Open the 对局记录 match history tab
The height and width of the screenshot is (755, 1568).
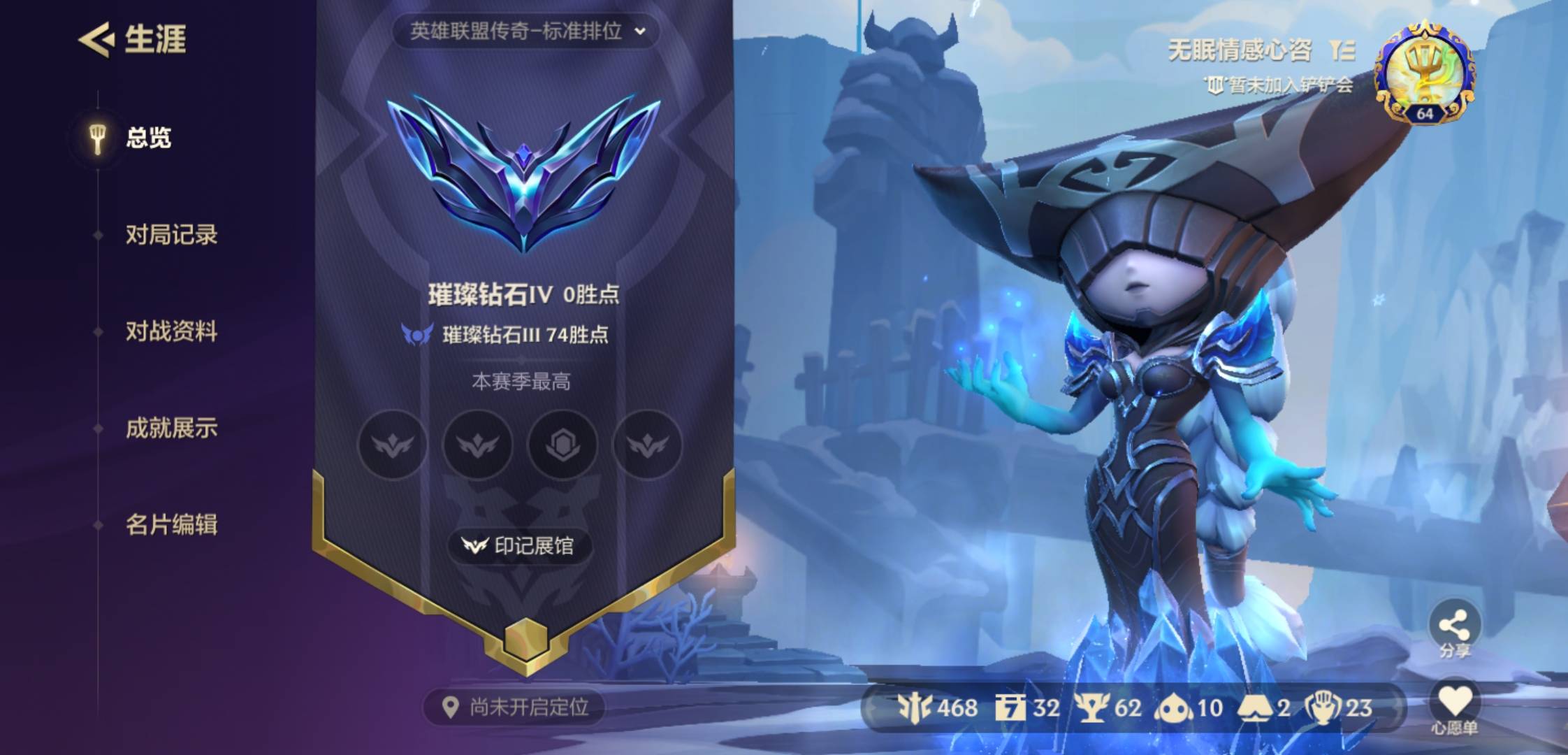tap(171, 235)
